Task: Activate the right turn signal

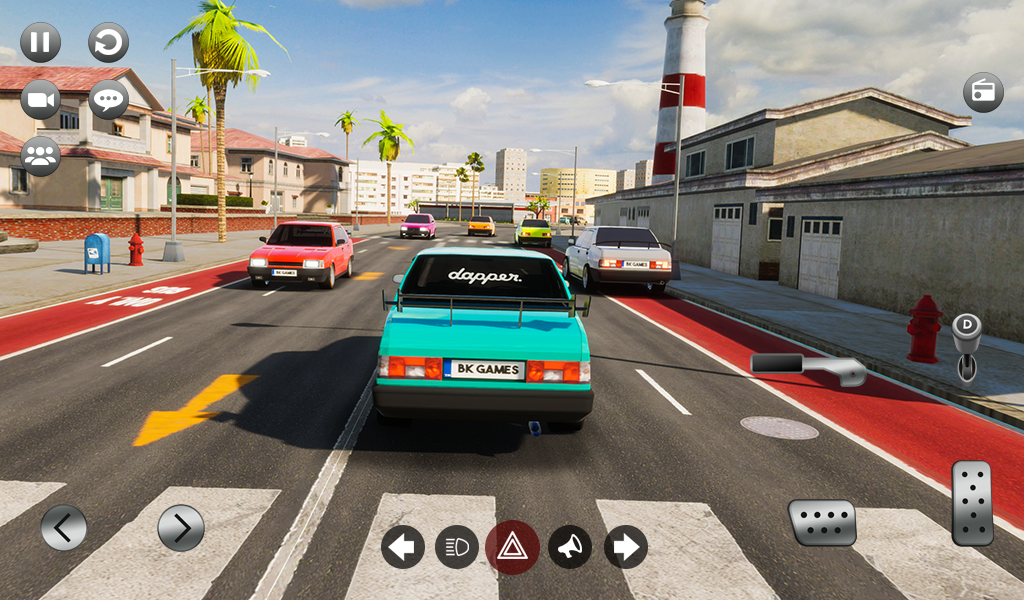Action: click(626, 547)
